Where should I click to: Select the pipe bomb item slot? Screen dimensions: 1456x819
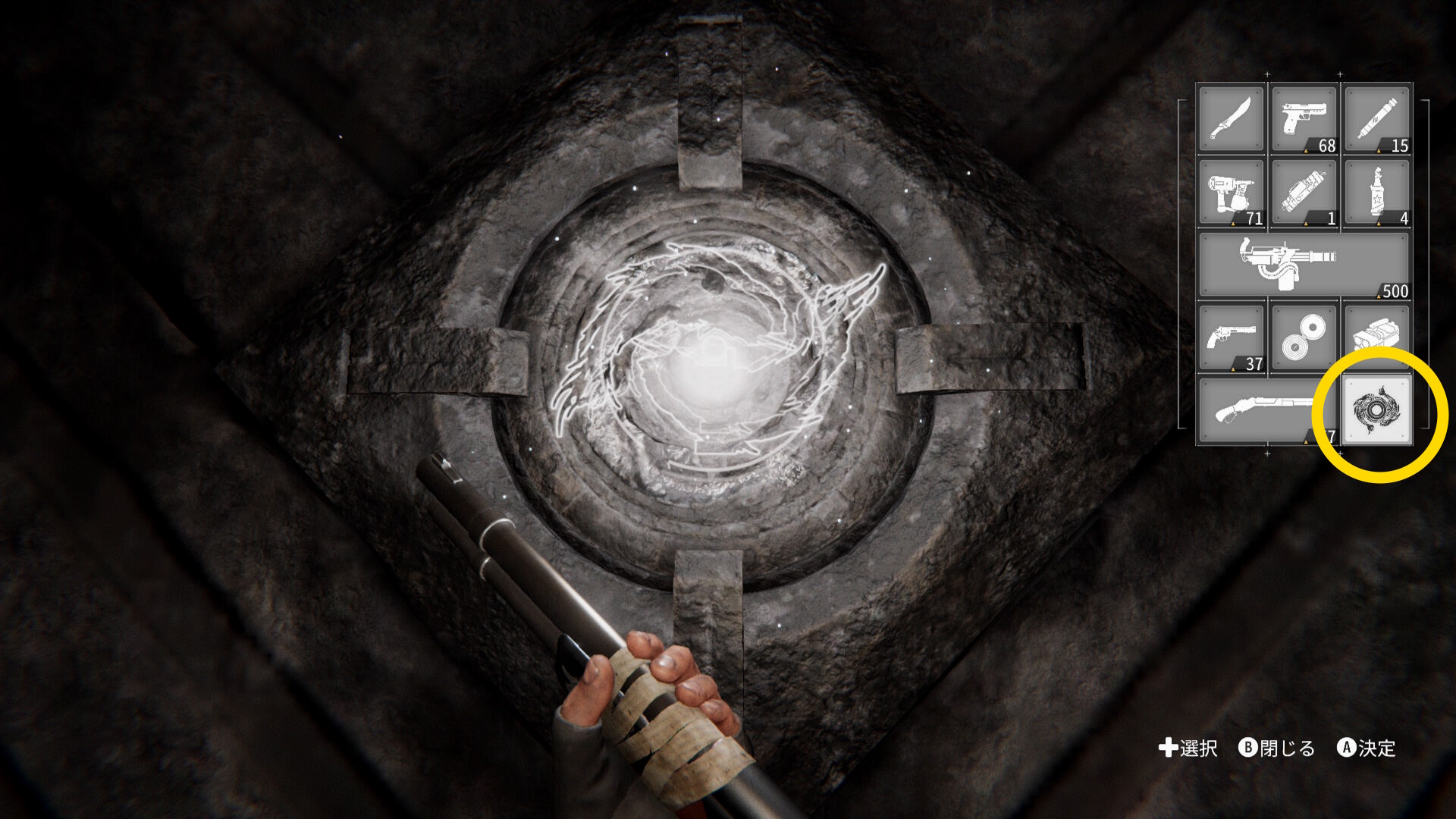tap(1304, 191)
